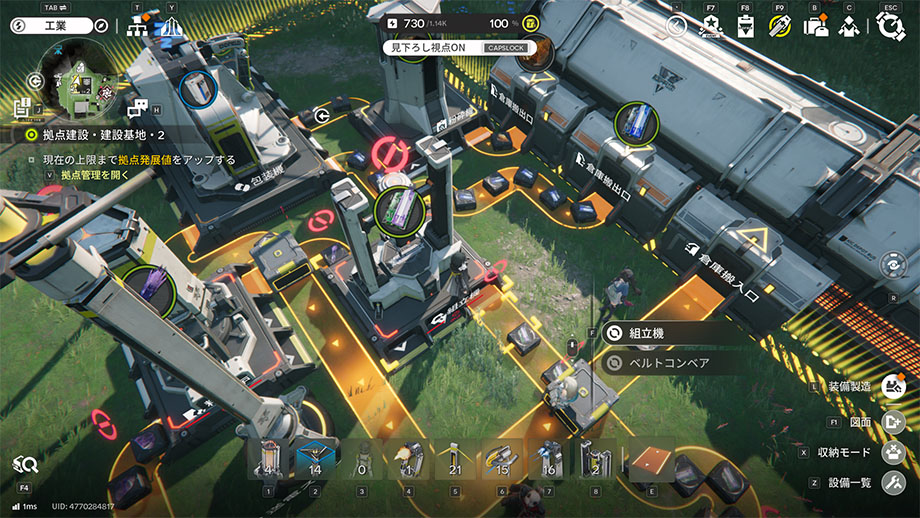Open the yellow-ringed F9 icon
The width and height of the screenshot is (920, 518).
(780, 27)
